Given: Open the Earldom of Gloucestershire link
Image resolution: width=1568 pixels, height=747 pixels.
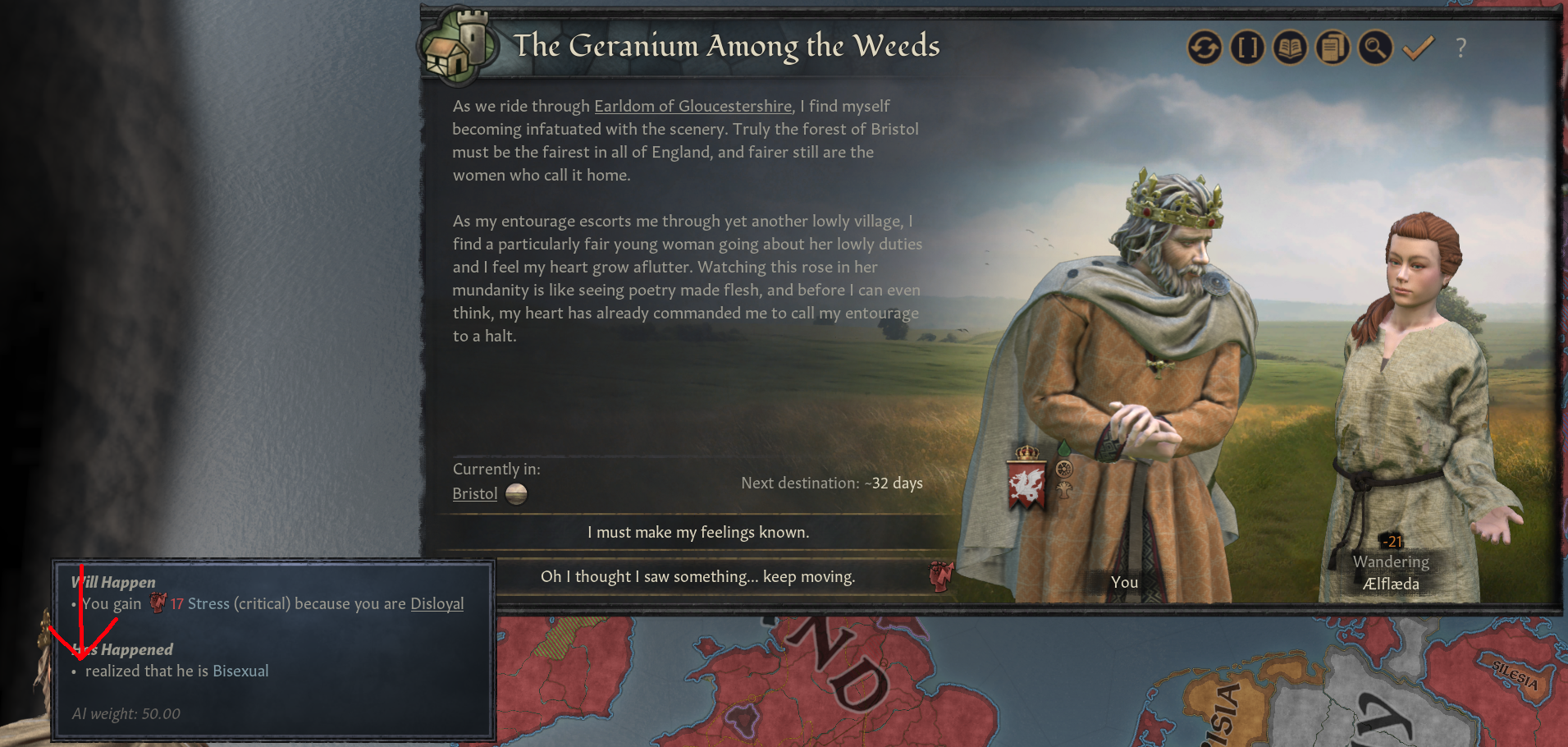Looking at the screenshot, I should coord(692,106).
